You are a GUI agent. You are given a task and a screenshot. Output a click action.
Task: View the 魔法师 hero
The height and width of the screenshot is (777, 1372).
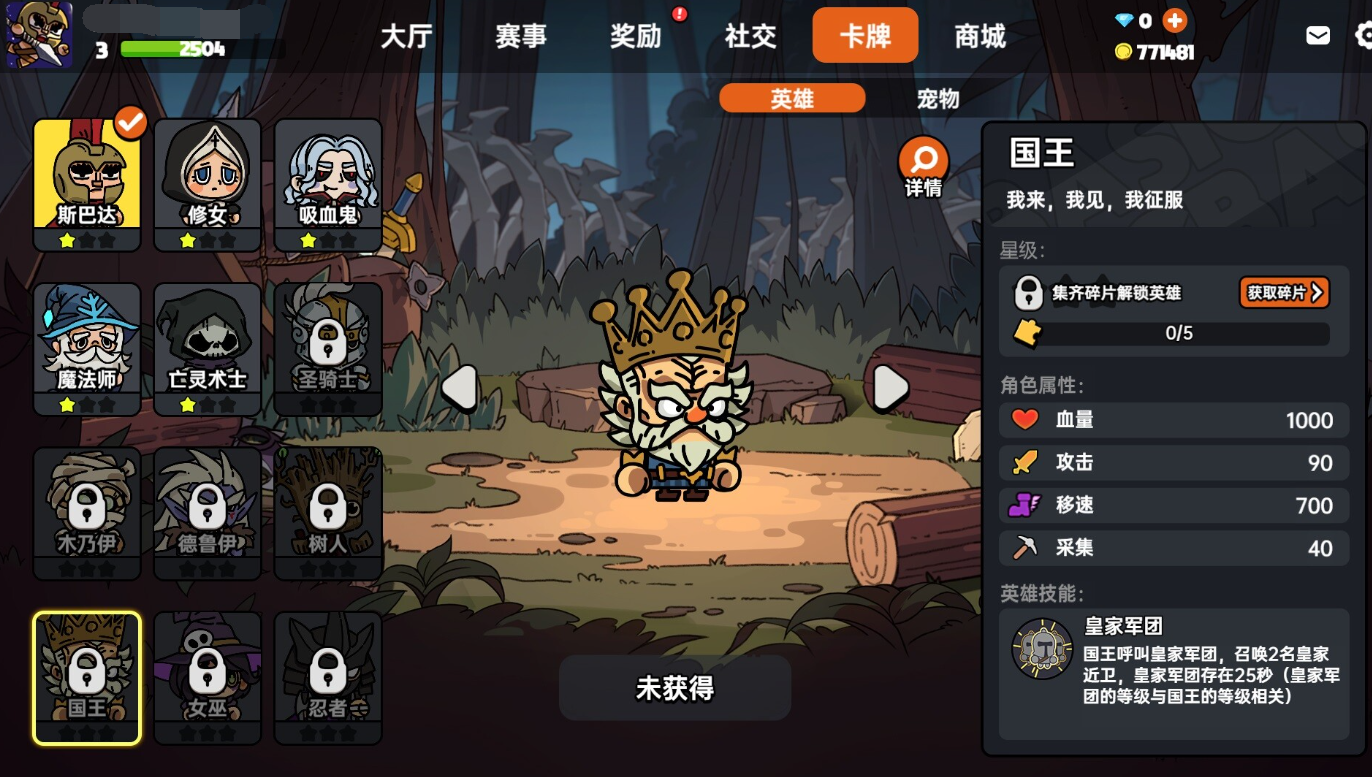point(86,345)
